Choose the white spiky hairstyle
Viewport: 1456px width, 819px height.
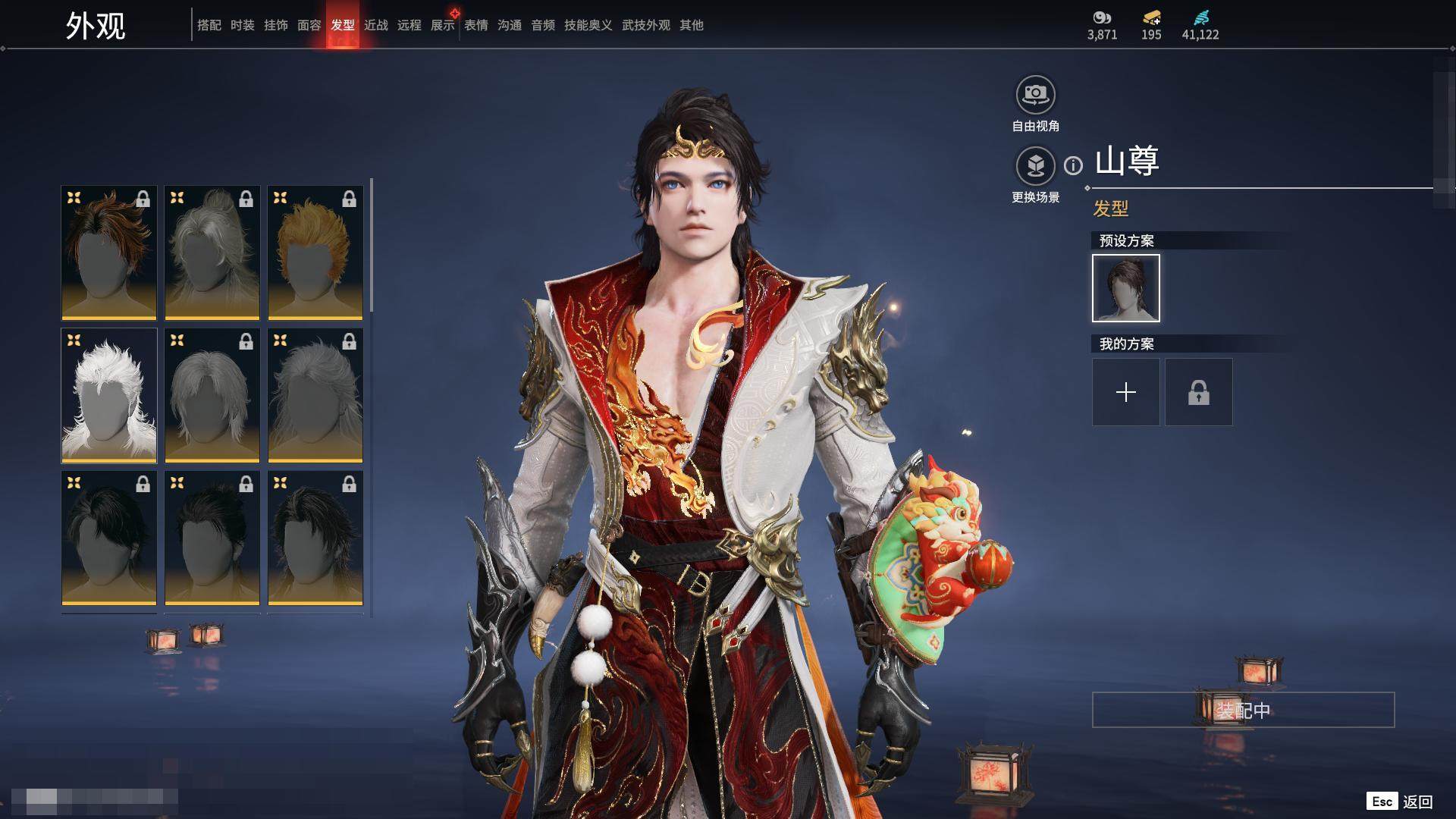[109, 395]
